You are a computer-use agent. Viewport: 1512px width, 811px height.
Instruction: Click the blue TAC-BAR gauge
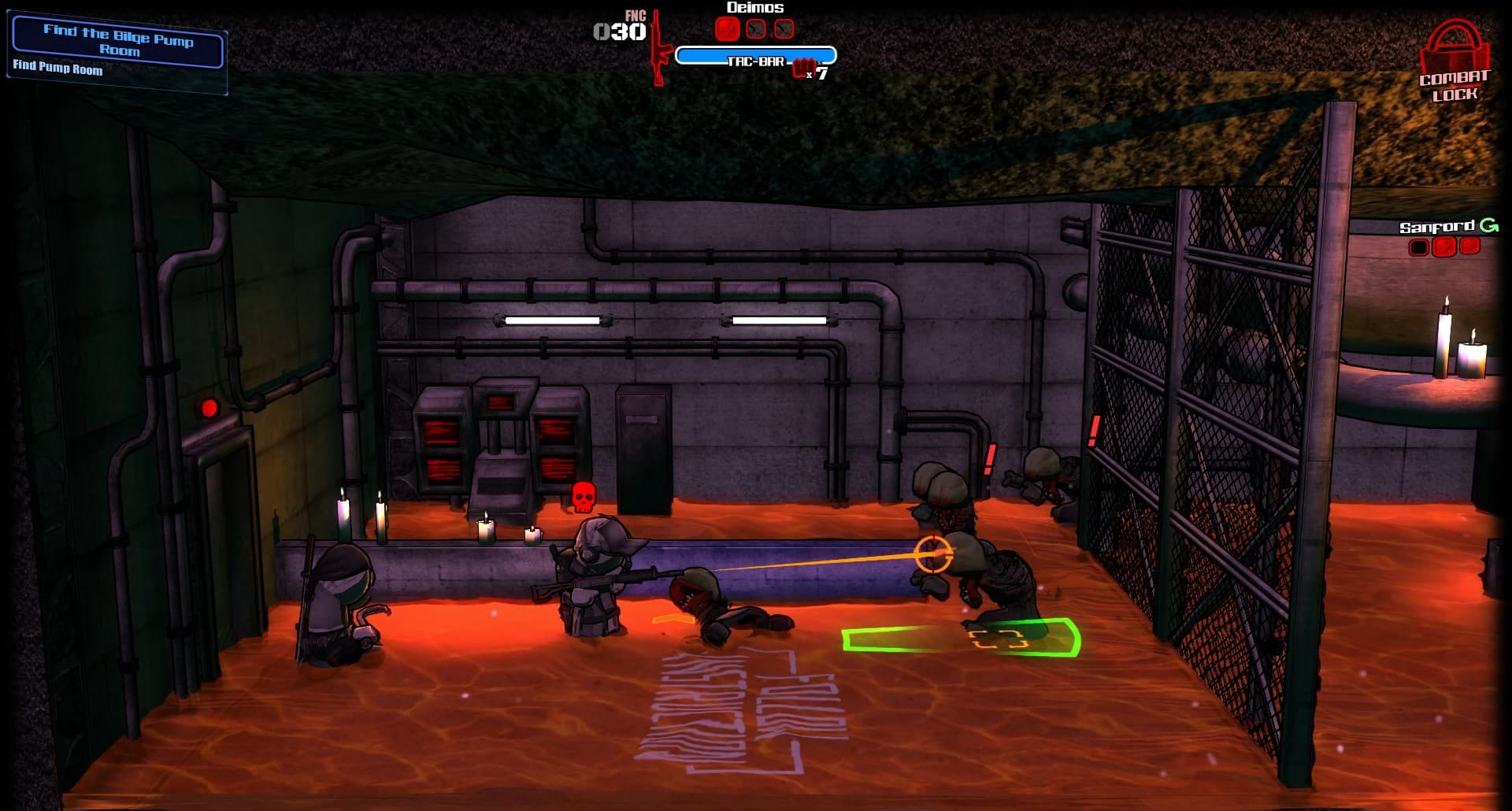[756, 55]
